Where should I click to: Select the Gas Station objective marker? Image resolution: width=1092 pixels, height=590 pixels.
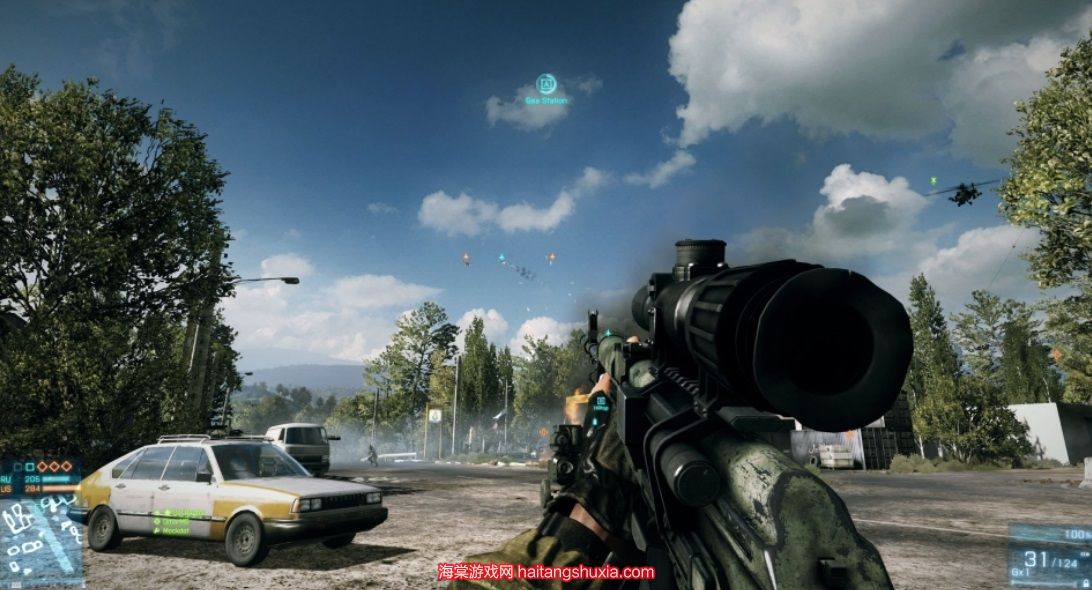[x=546, y=84]
